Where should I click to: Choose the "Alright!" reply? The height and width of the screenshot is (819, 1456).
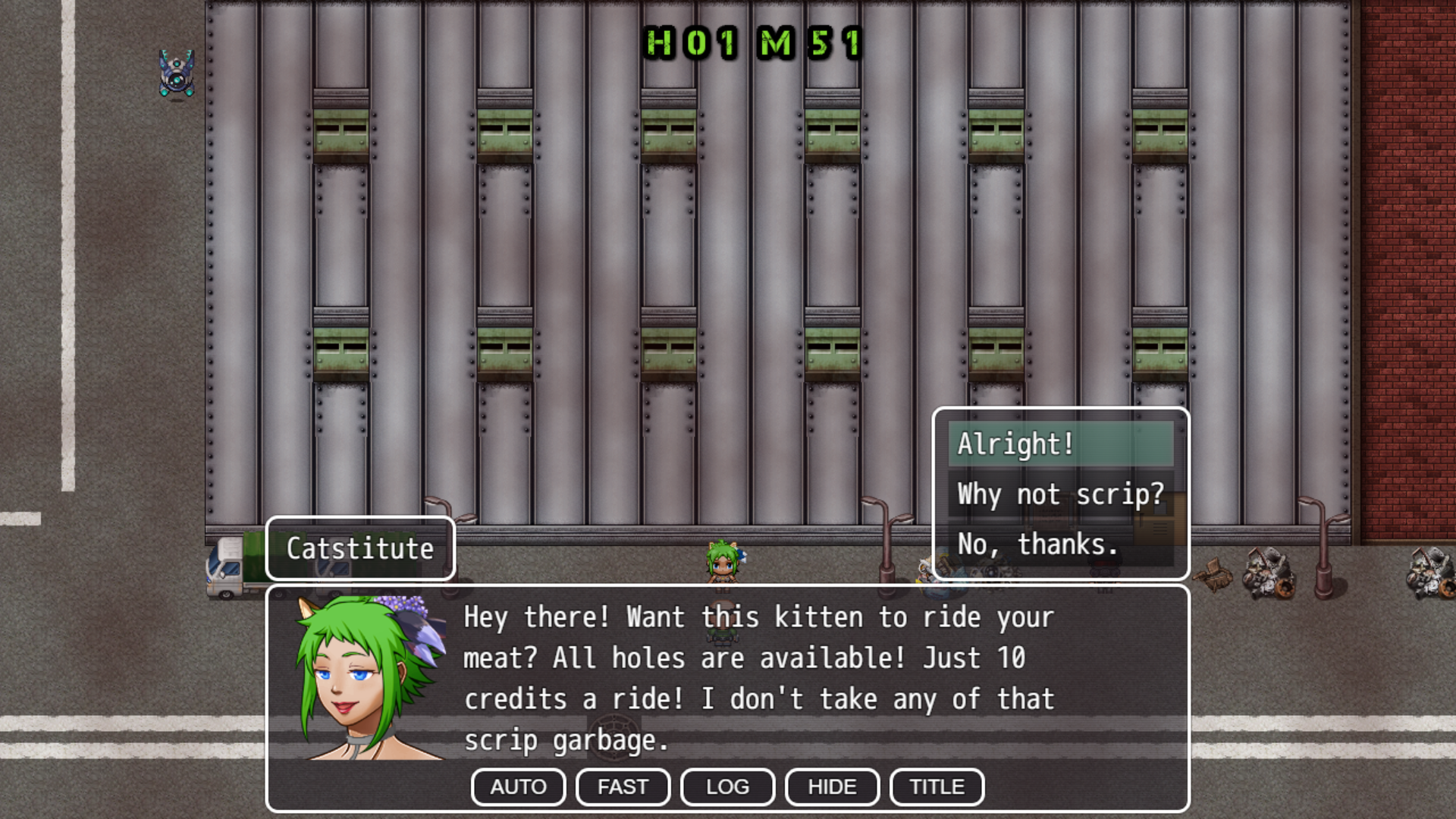[x=1060, y=444]
